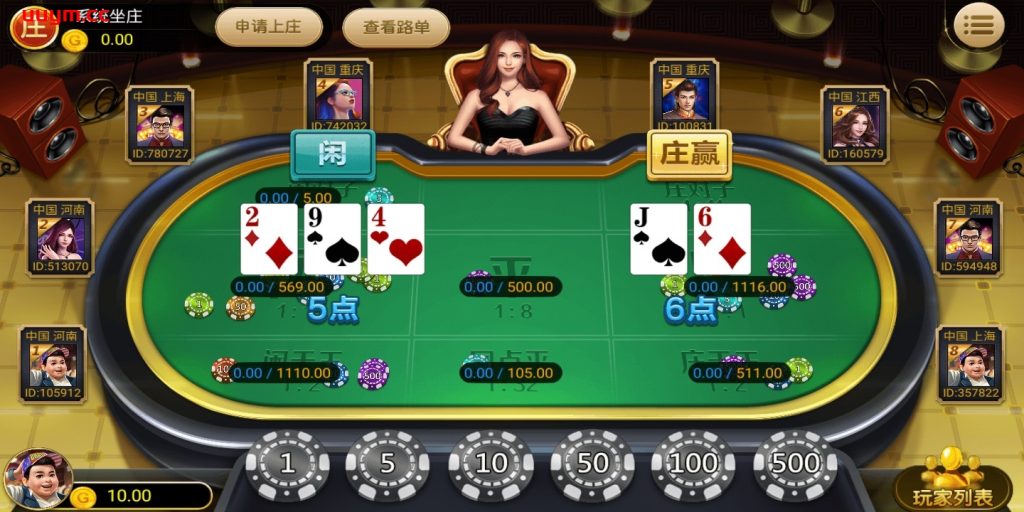Open player ID:105912 avatar
Image resolution: width=1024 pixels, height=512 pixels.
[53, 365]
